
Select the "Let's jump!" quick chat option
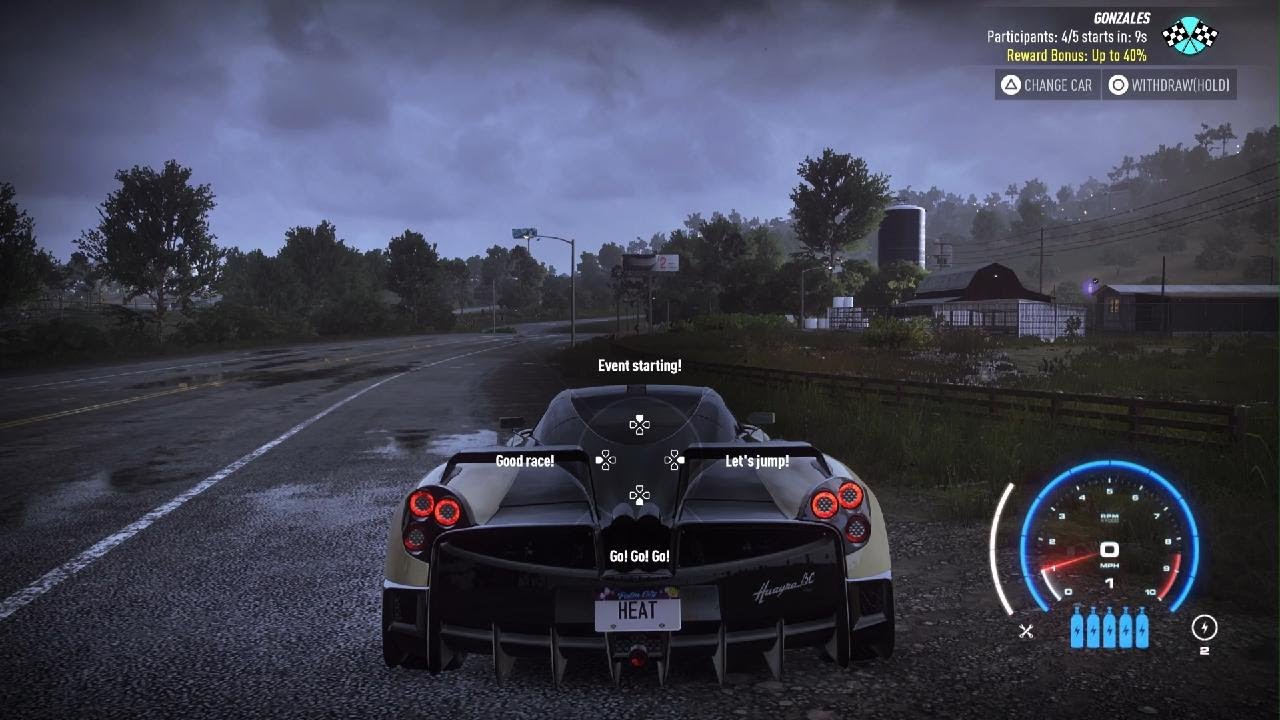click(757, 461)
